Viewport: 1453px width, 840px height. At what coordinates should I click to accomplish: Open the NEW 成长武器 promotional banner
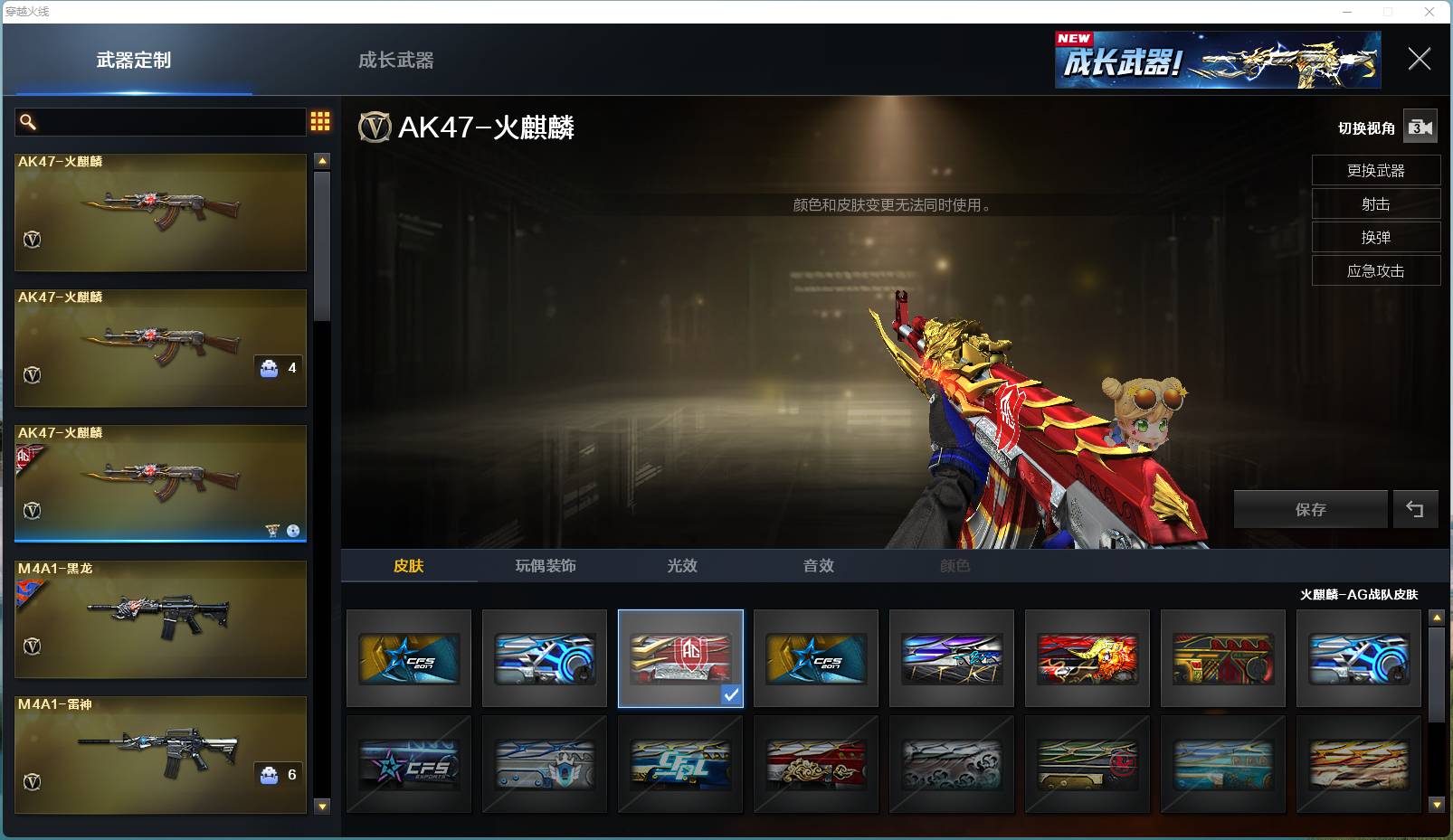[x=1217, y=60]
